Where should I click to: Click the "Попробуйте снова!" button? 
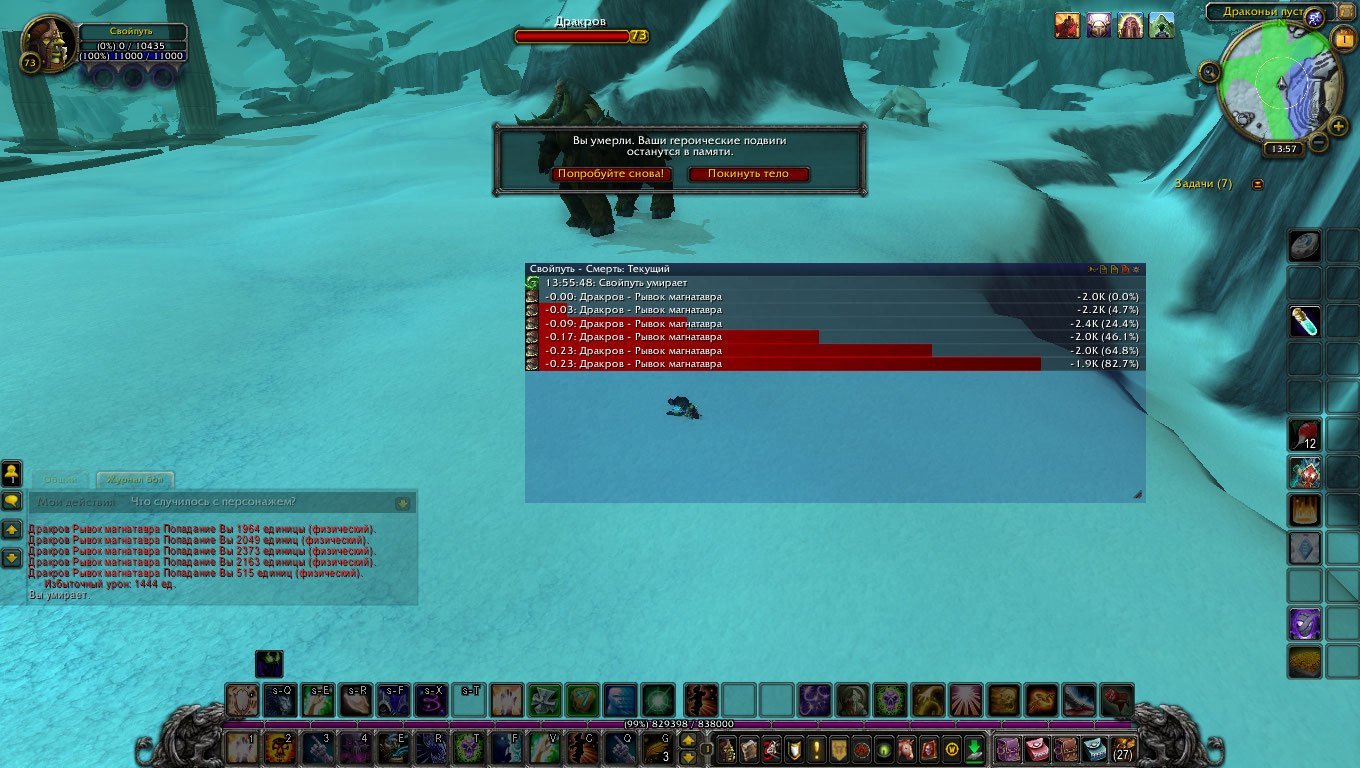point(610,174)
